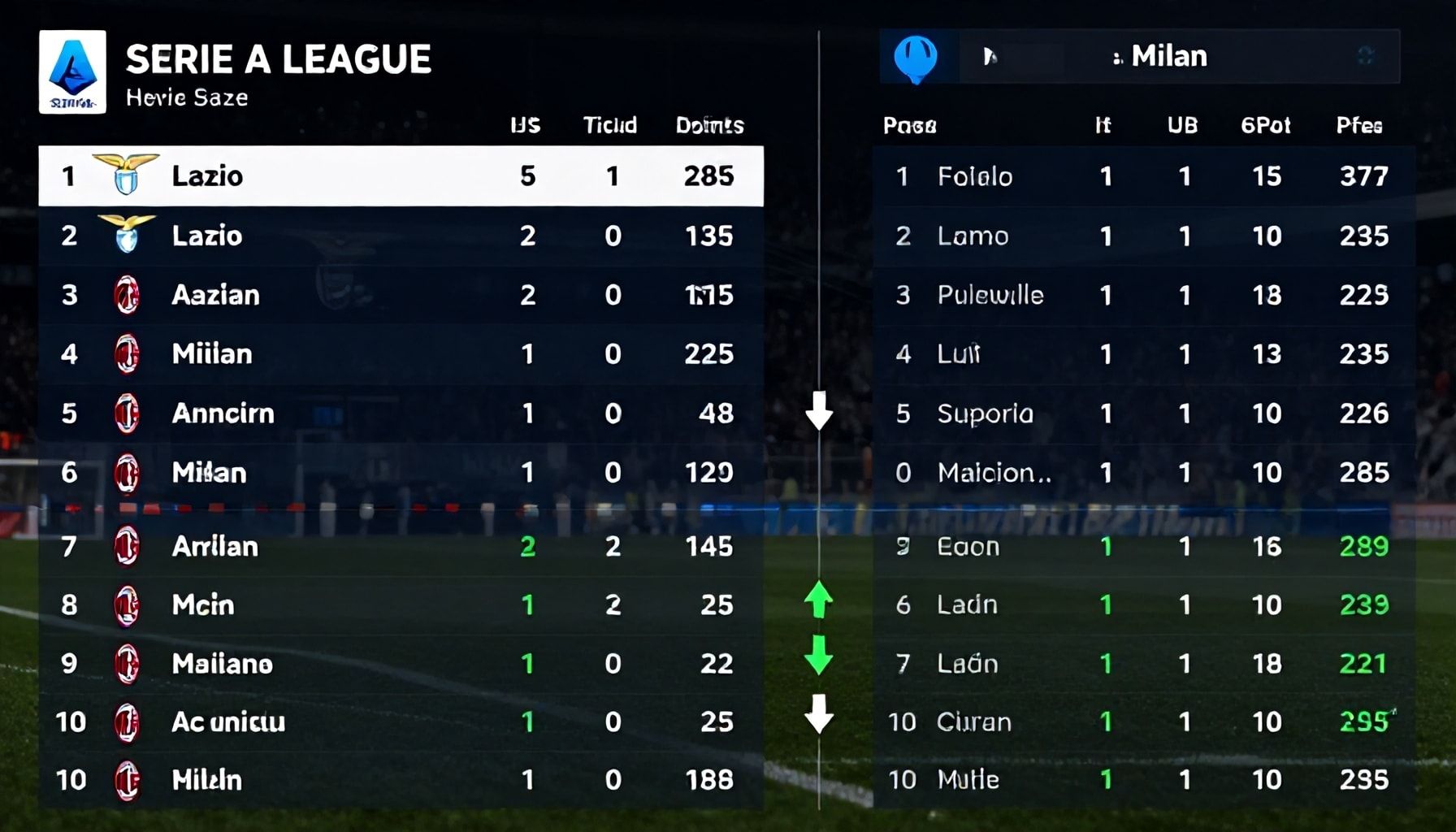
Task: Choose the Mcin team row
Action: coord(401,604)
